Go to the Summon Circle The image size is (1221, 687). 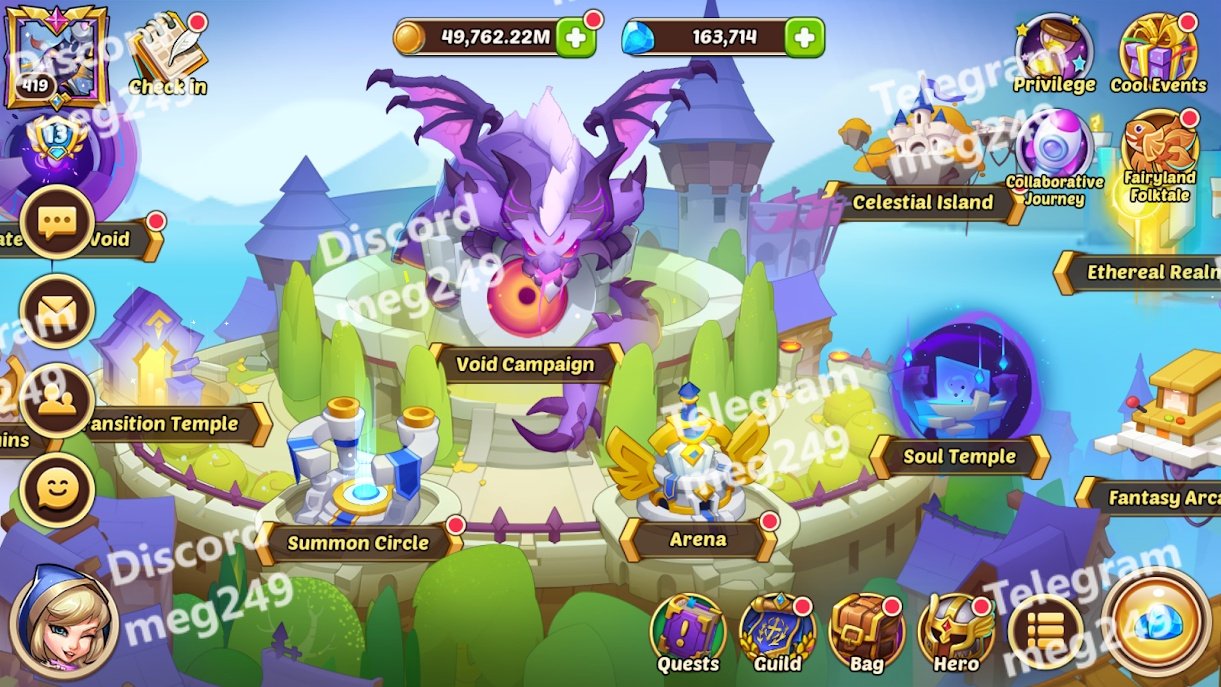358,543
